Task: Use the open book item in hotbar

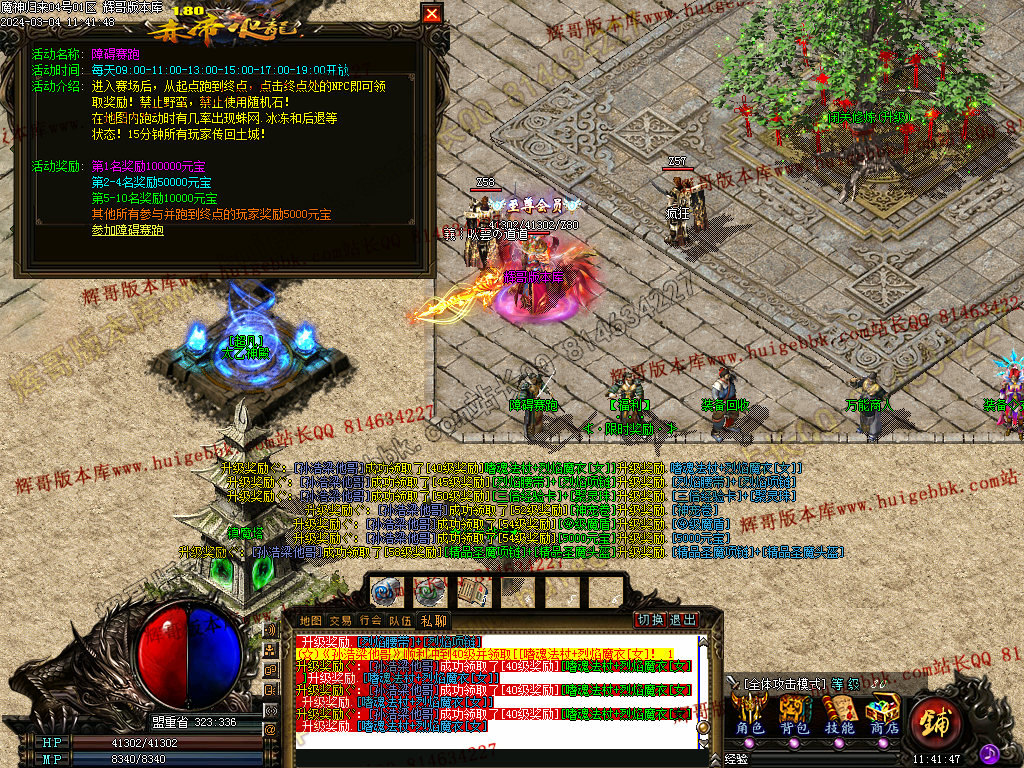Action: (x=472, y=591)
